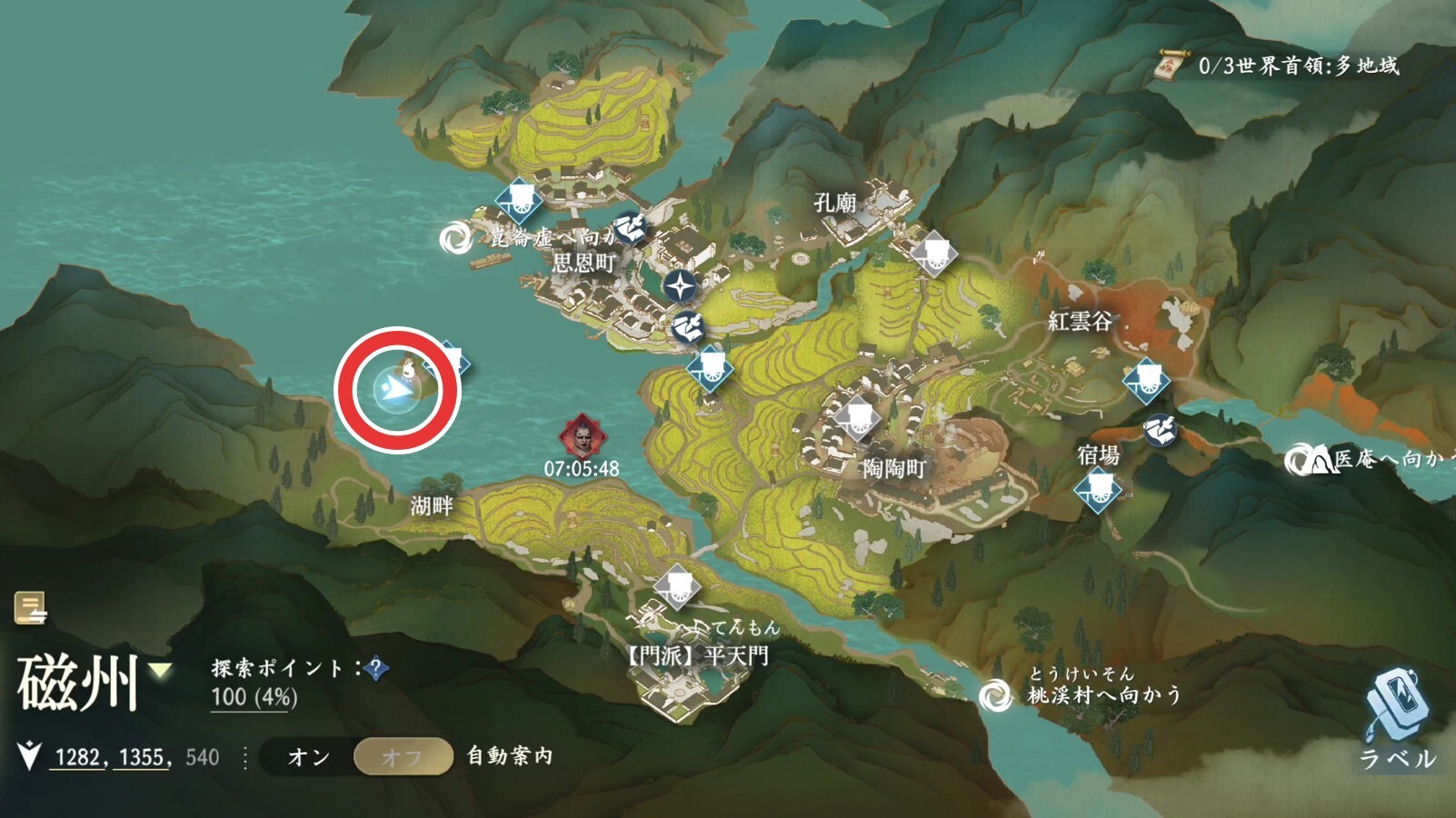Open the ラベル label panel
The height and width of the screenshot is (818, 1456).
tap(1396, 718)
